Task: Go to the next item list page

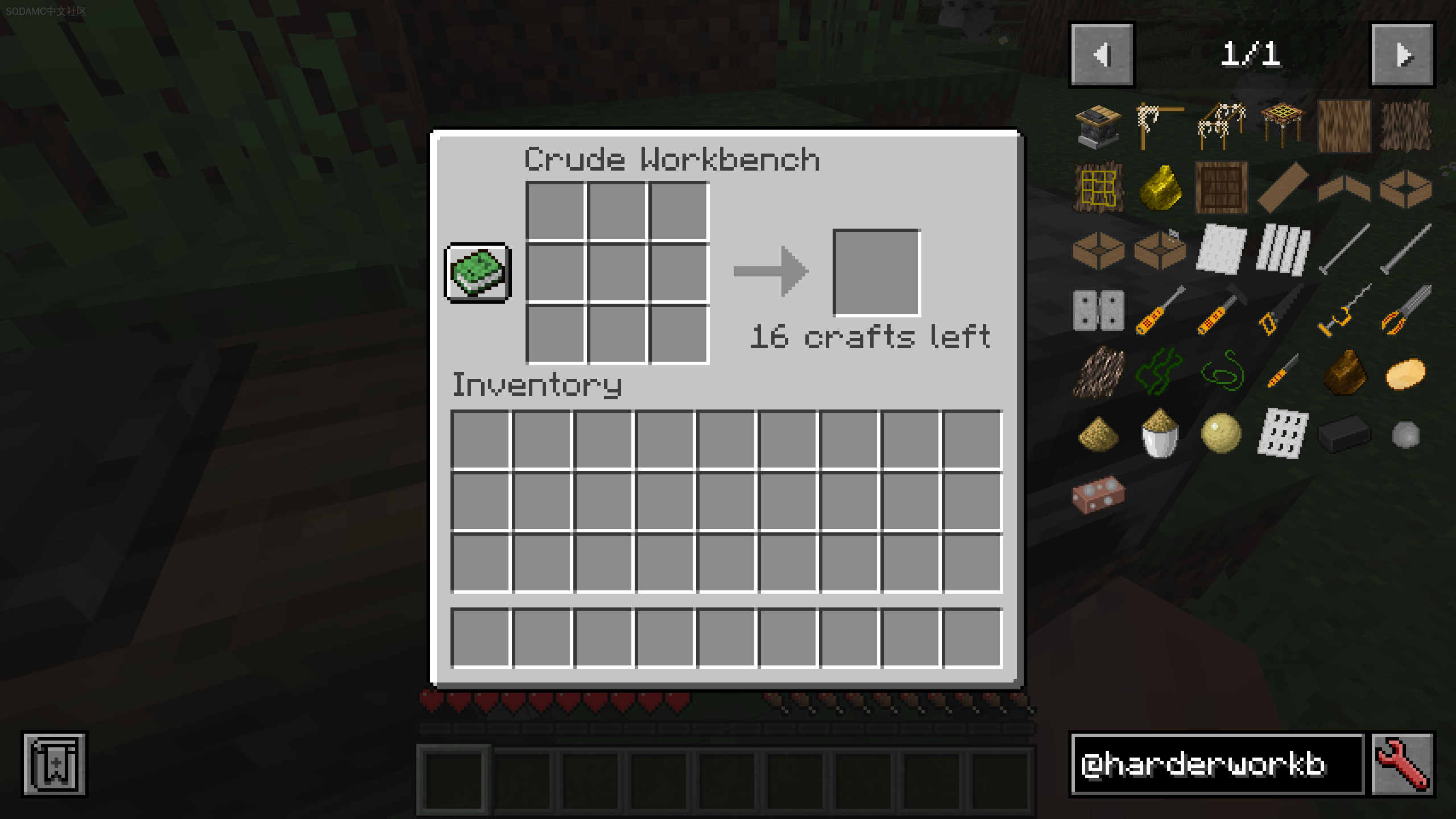Action: (1403, 55)
